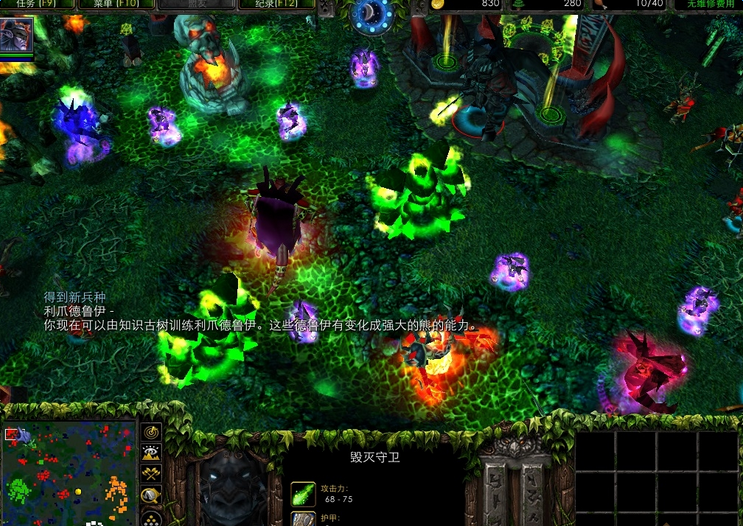Click the day-night clock indicator
The image size is (743, 526).
pos(372,13)
